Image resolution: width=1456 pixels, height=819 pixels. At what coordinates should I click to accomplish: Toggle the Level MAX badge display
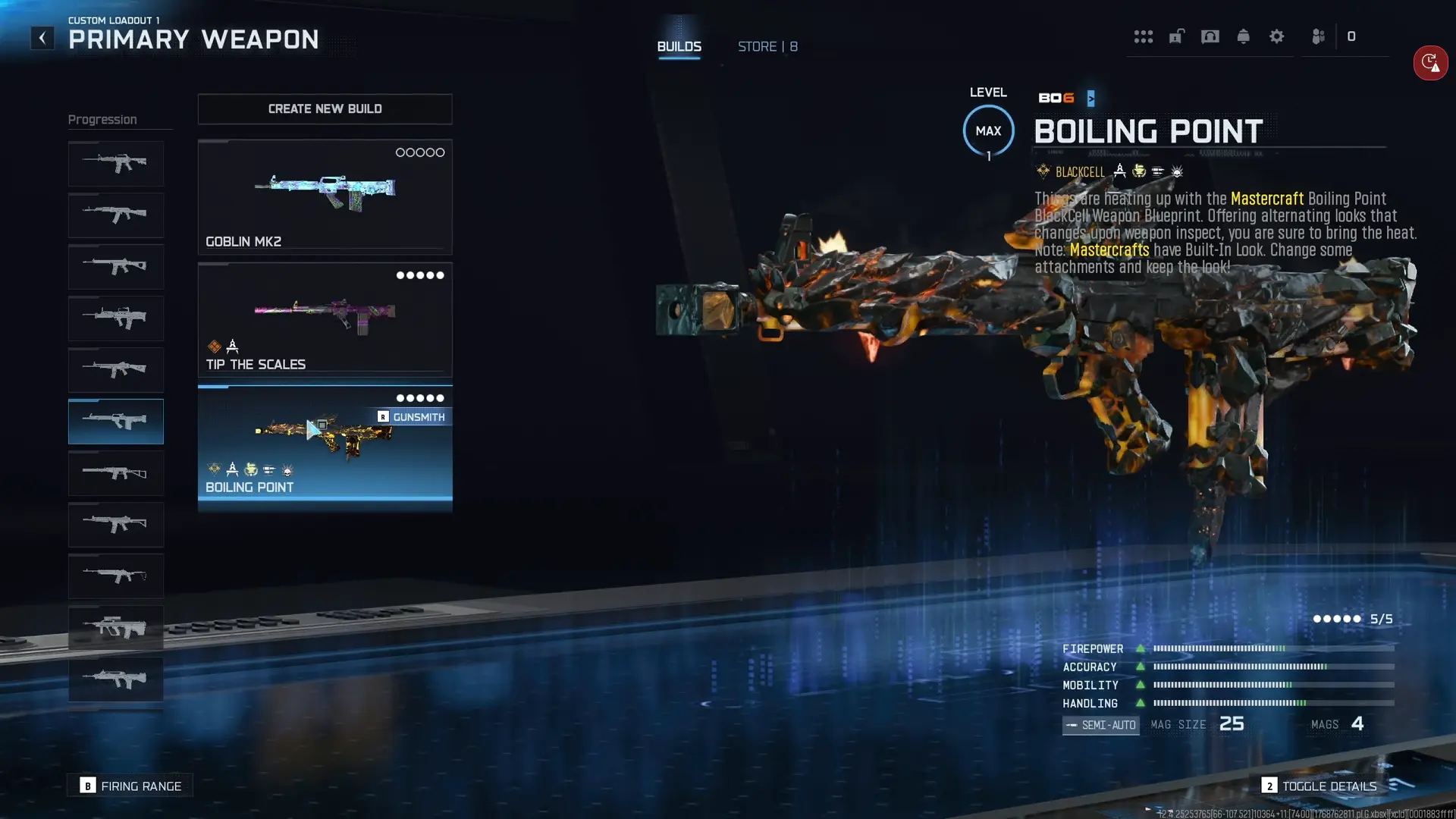point(988,130)
